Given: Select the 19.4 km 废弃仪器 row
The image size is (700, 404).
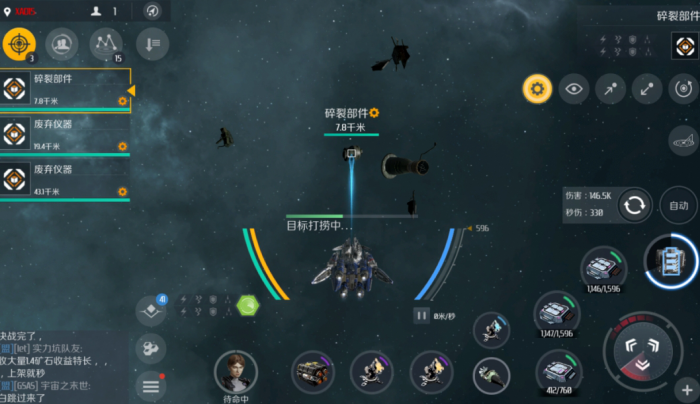Looking at the screenshot, I should [x=66, y=136].
